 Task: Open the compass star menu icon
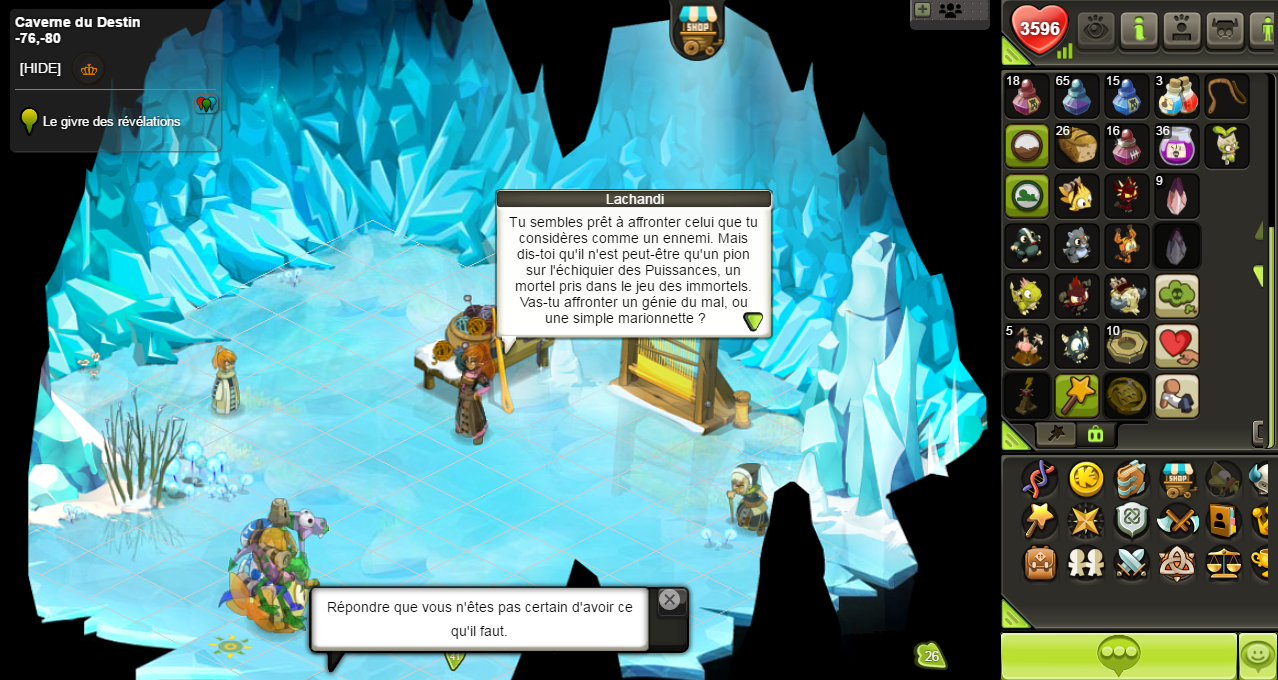pos(1086,521)
